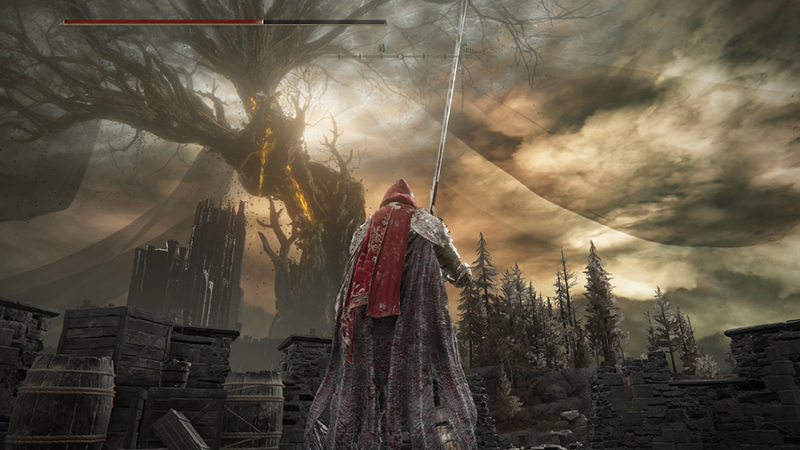
Task: Click the compass bar at top of screen
Action: 400,55
